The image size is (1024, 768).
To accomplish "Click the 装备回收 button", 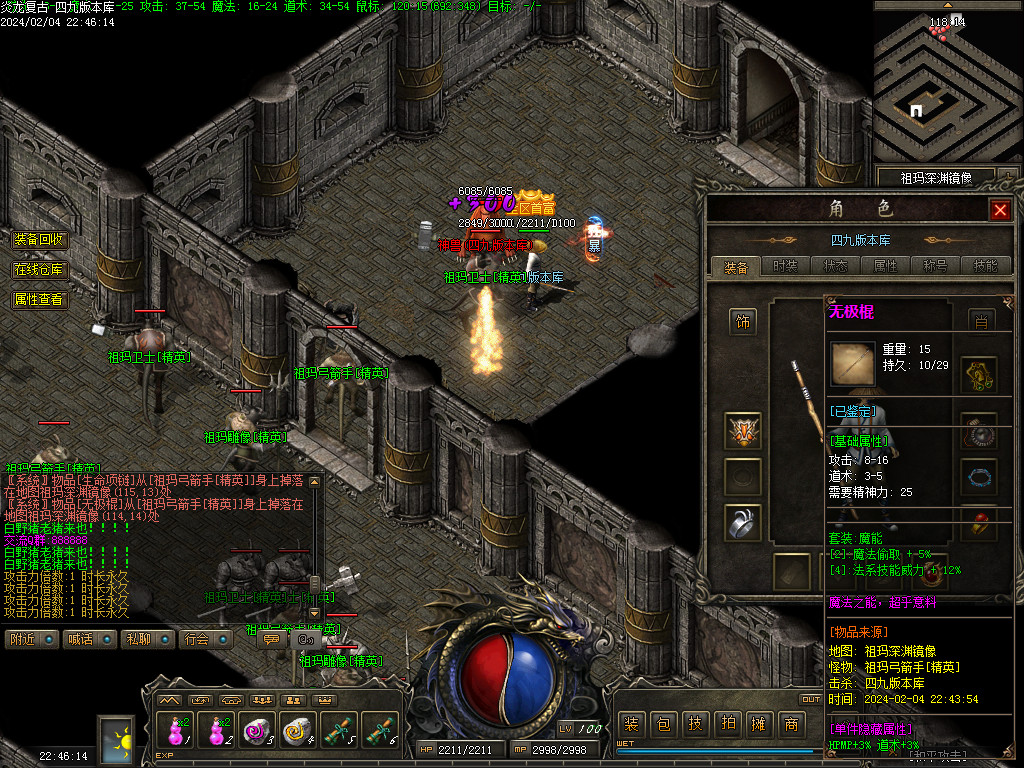I will (x=39, y=240).
